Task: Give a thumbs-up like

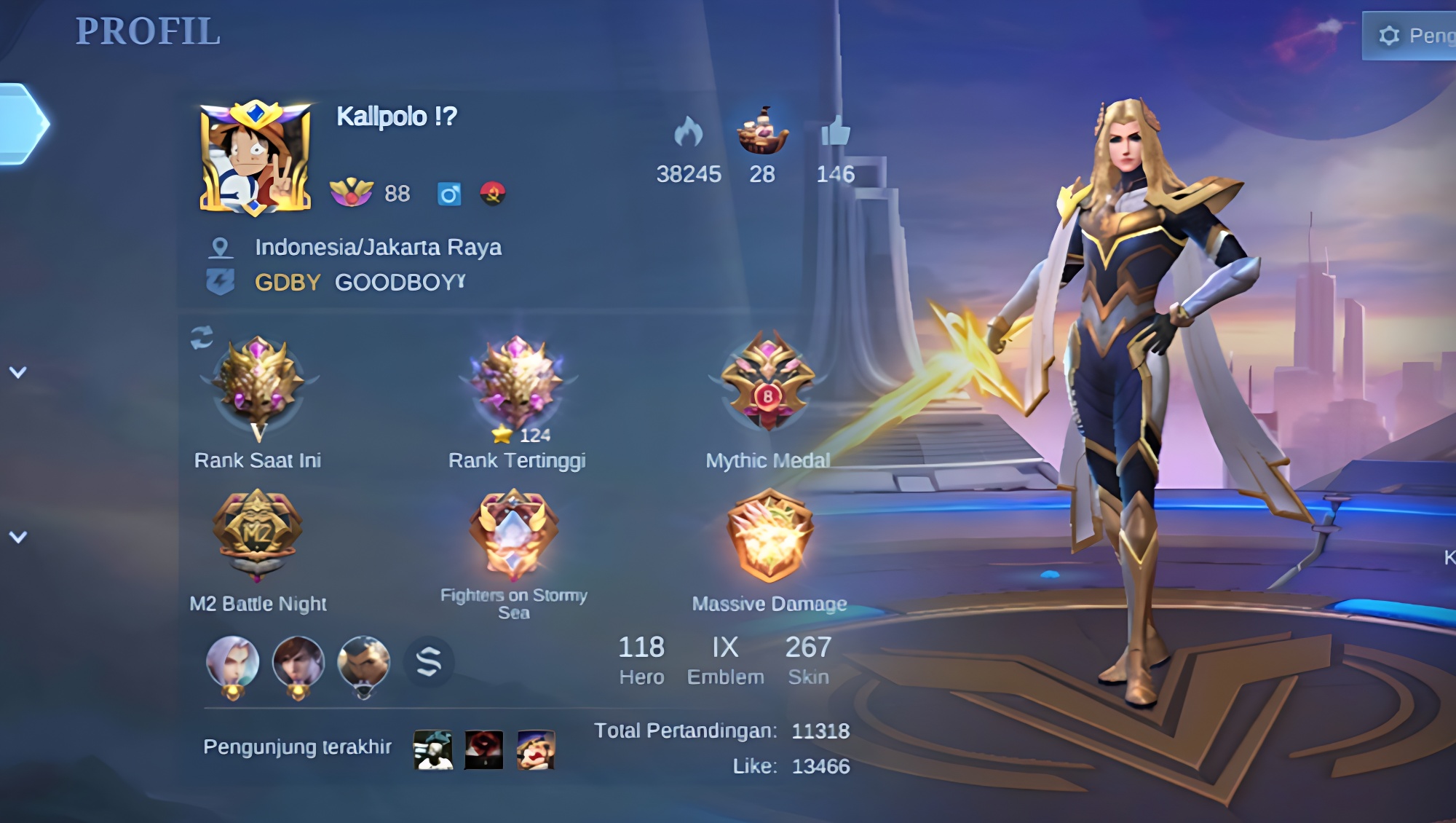Action: pyautogui.click(x=835, y=133)
